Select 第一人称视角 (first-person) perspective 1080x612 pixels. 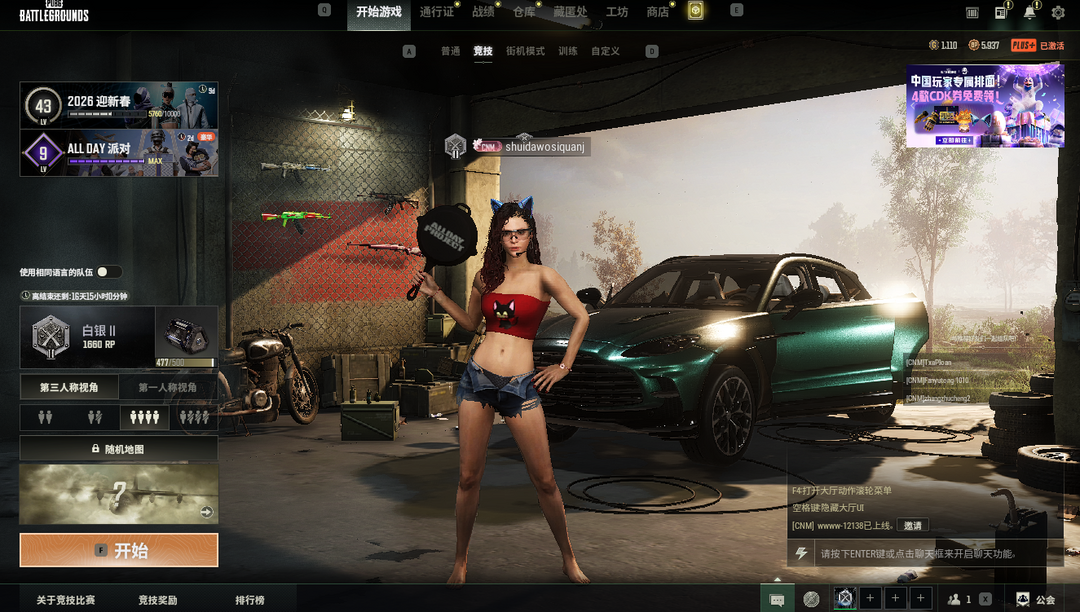tap(167, 387)
